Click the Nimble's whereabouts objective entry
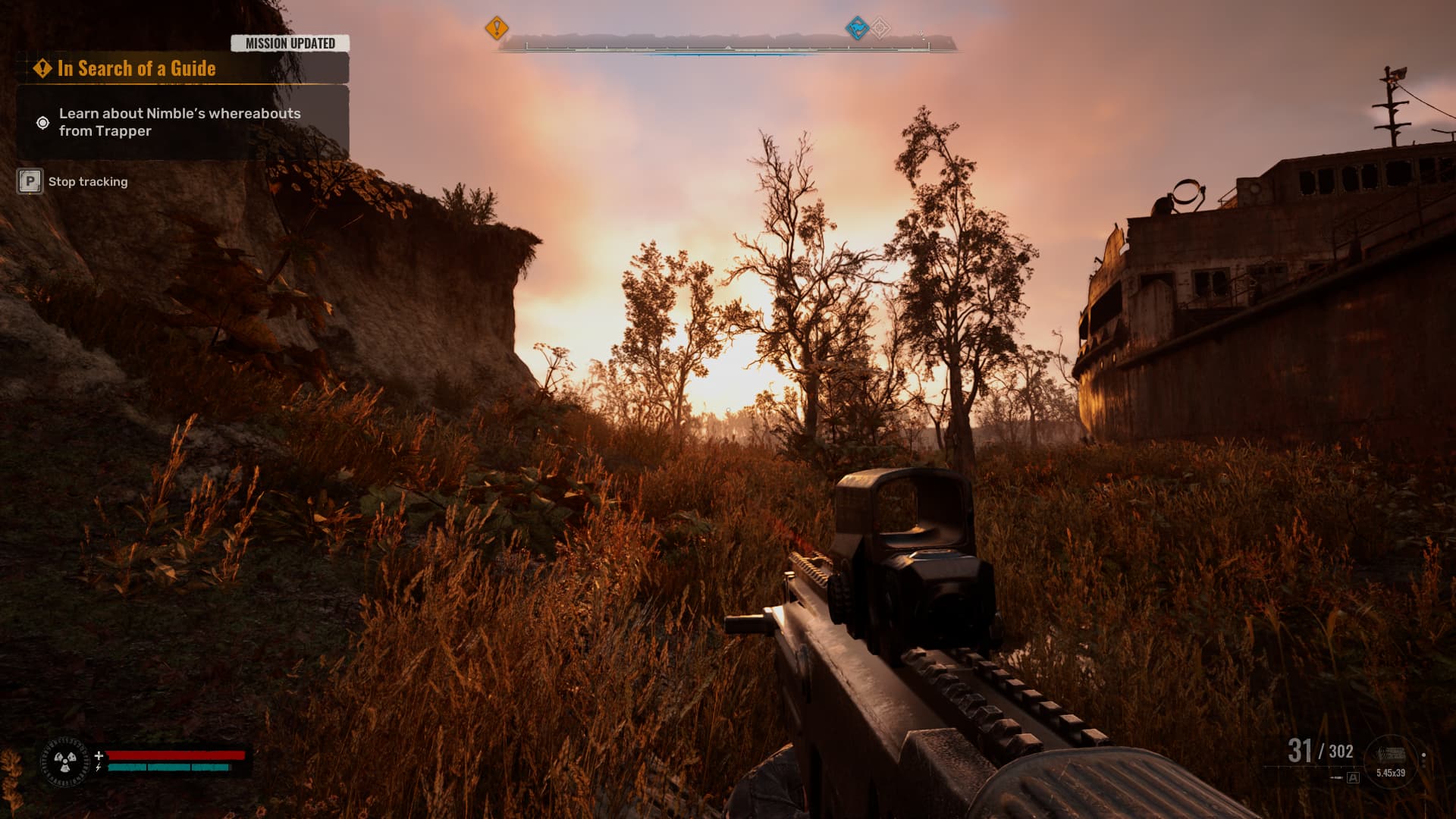 tap(180, 122)
